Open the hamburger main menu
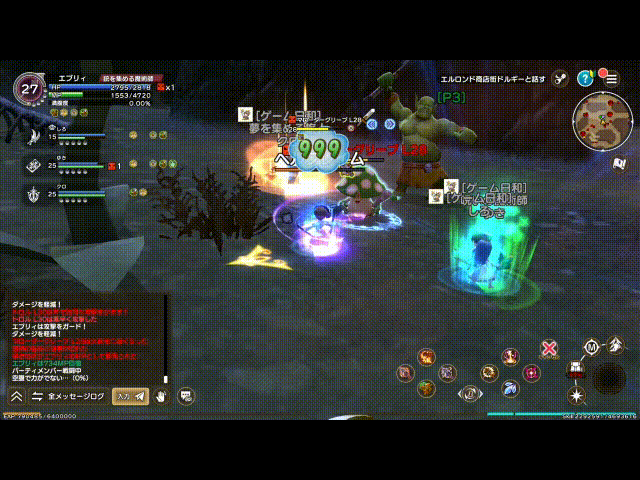640x480 pixels. [611, 78]
